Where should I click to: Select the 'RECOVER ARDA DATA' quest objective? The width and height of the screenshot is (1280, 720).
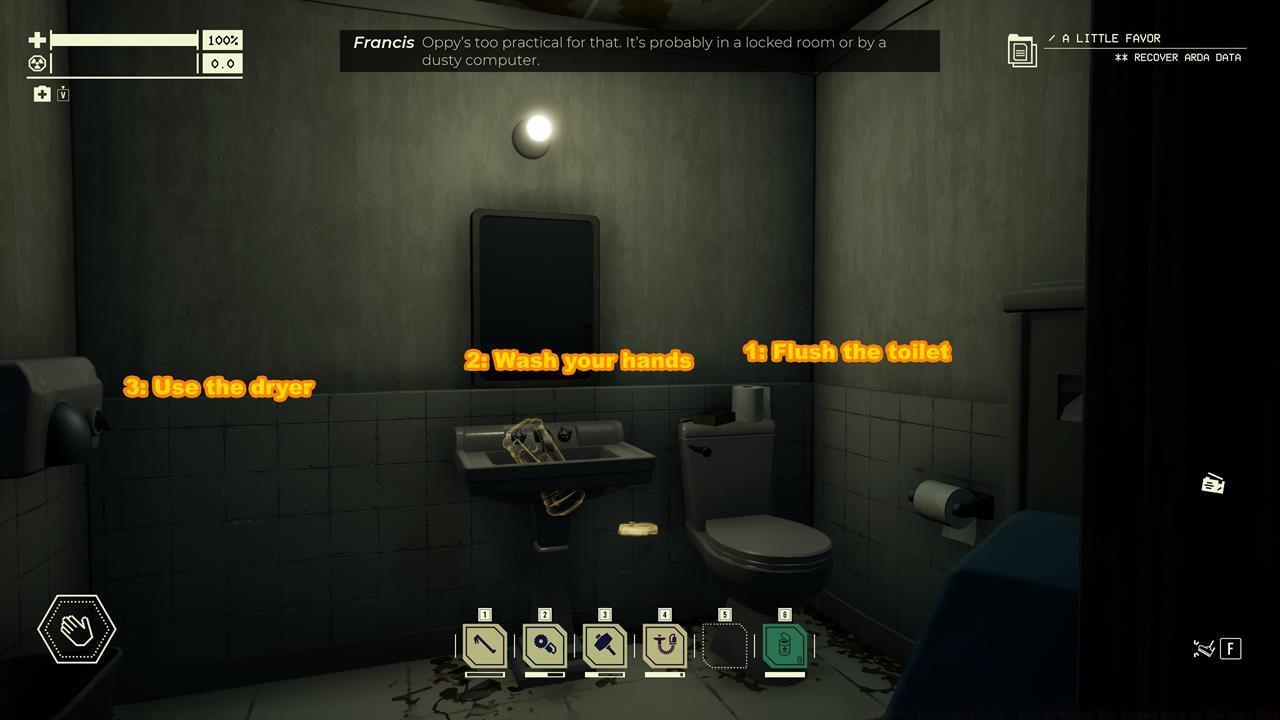1180,57
